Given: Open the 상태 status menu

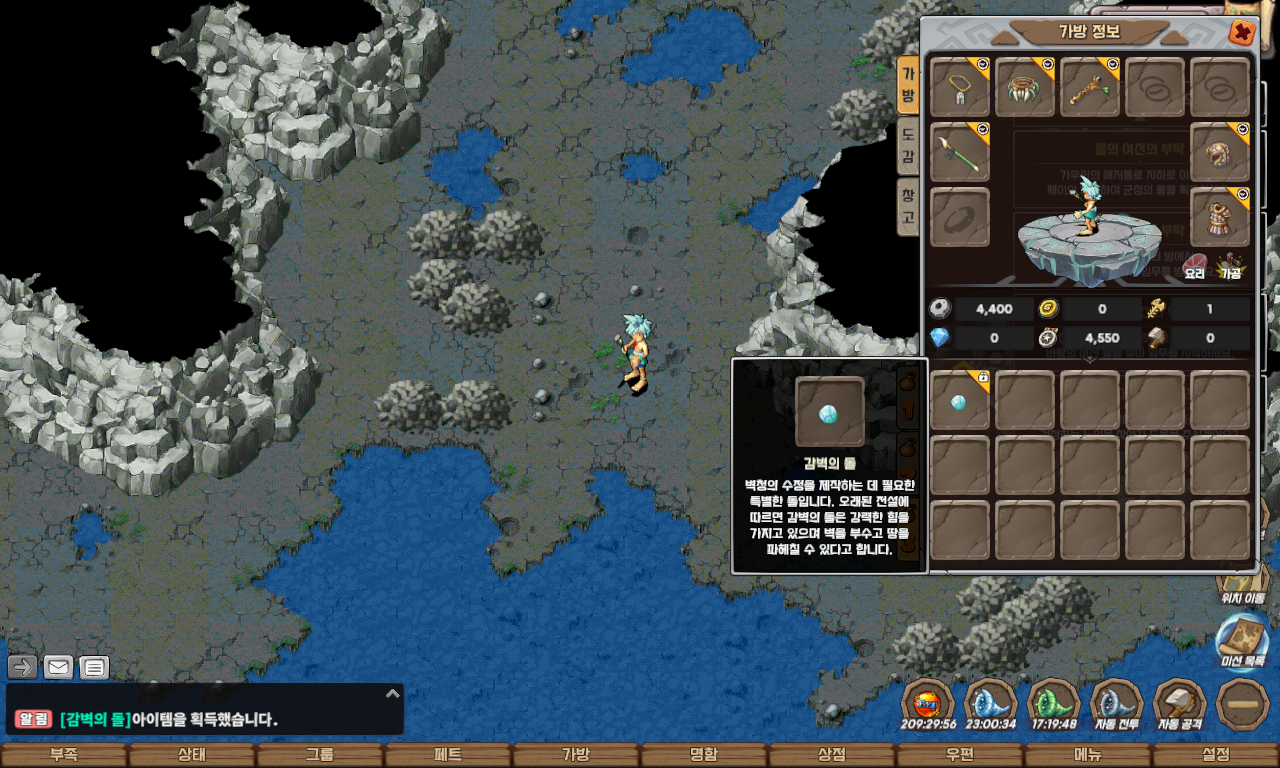Looking at the screenshot, I should tap(192, 755).
